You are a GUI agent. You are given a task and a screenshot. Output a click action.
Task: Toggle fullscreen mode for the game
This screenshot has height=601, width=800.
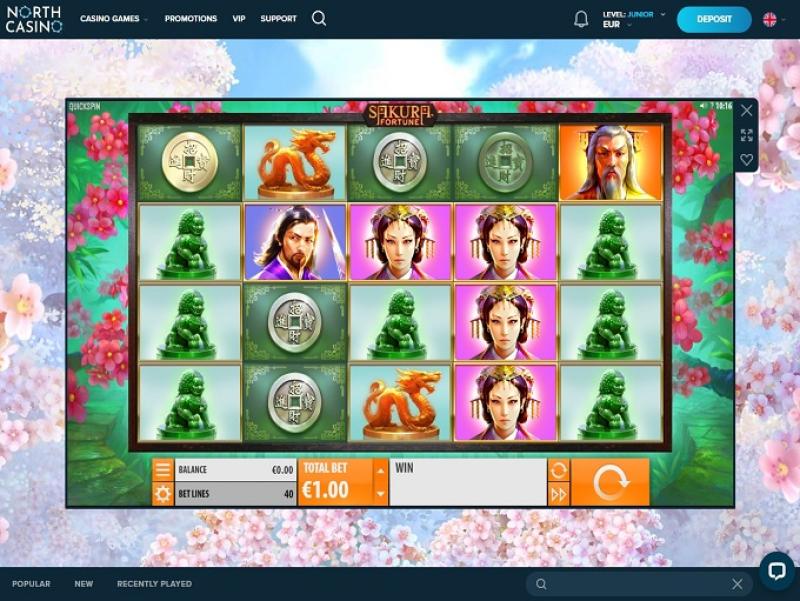(746, 135)
